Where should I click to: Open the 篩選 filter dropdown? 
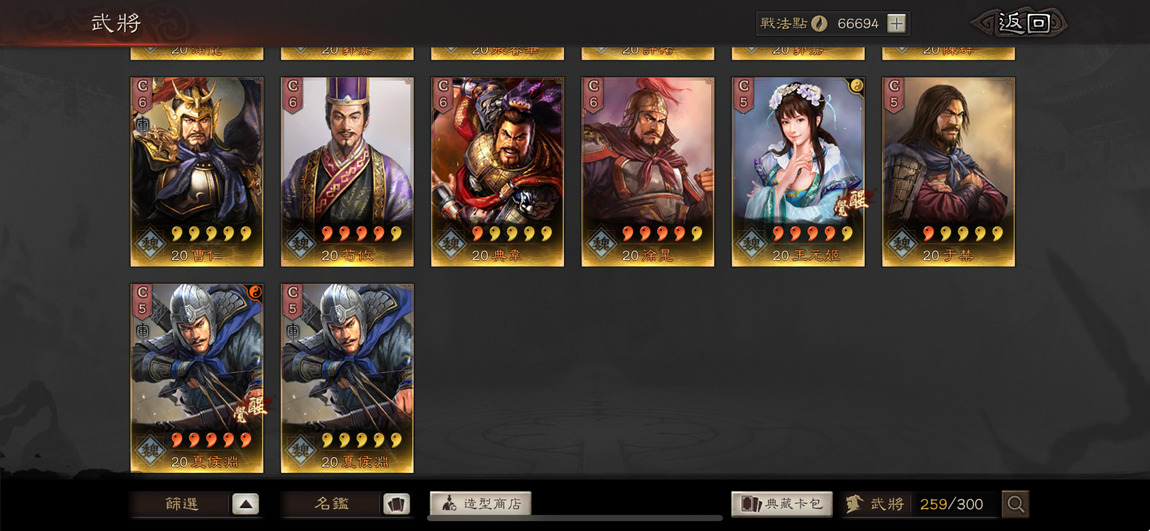[x=196, y=504]
